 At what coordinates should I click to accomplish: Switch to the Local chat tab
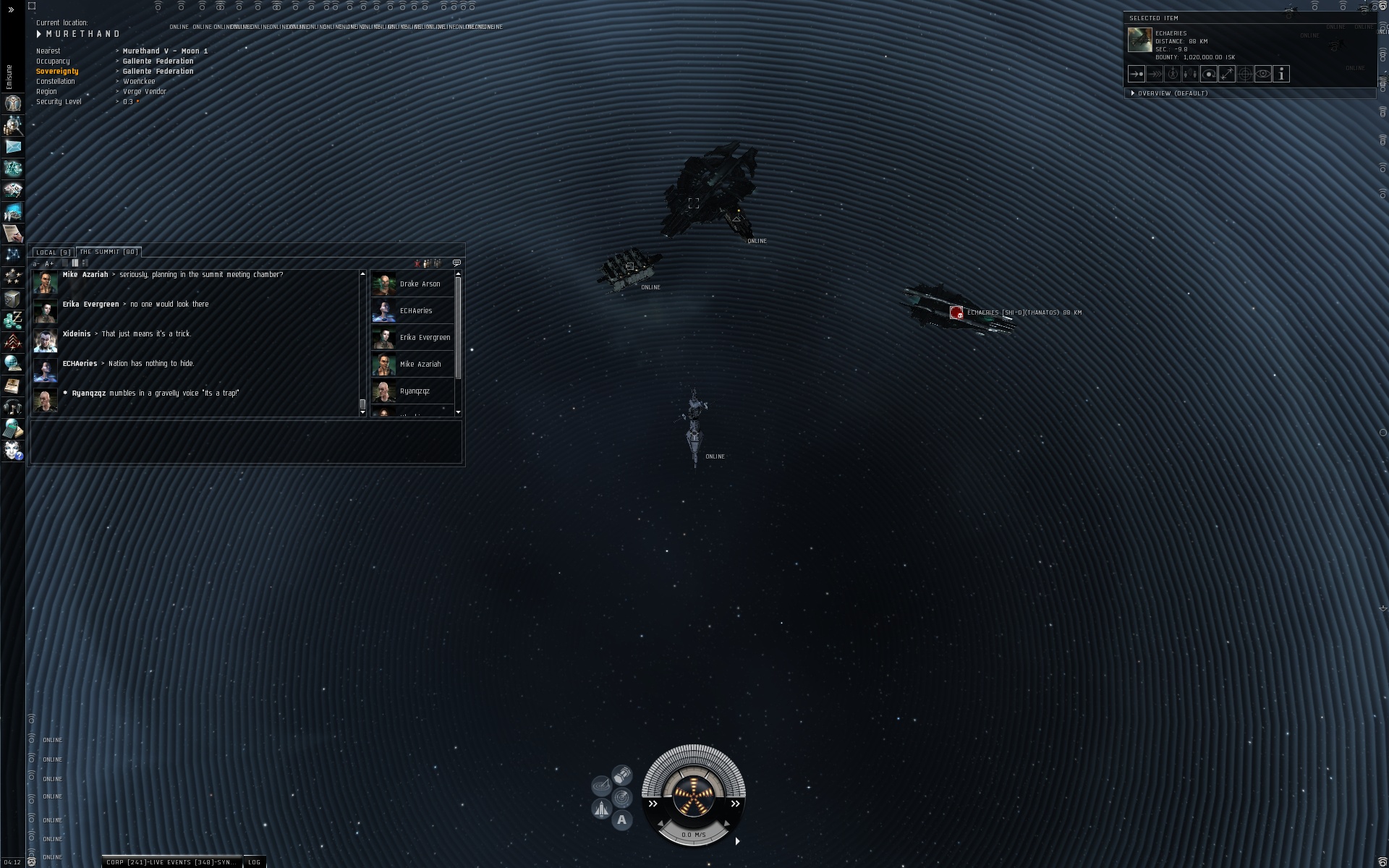53,252
